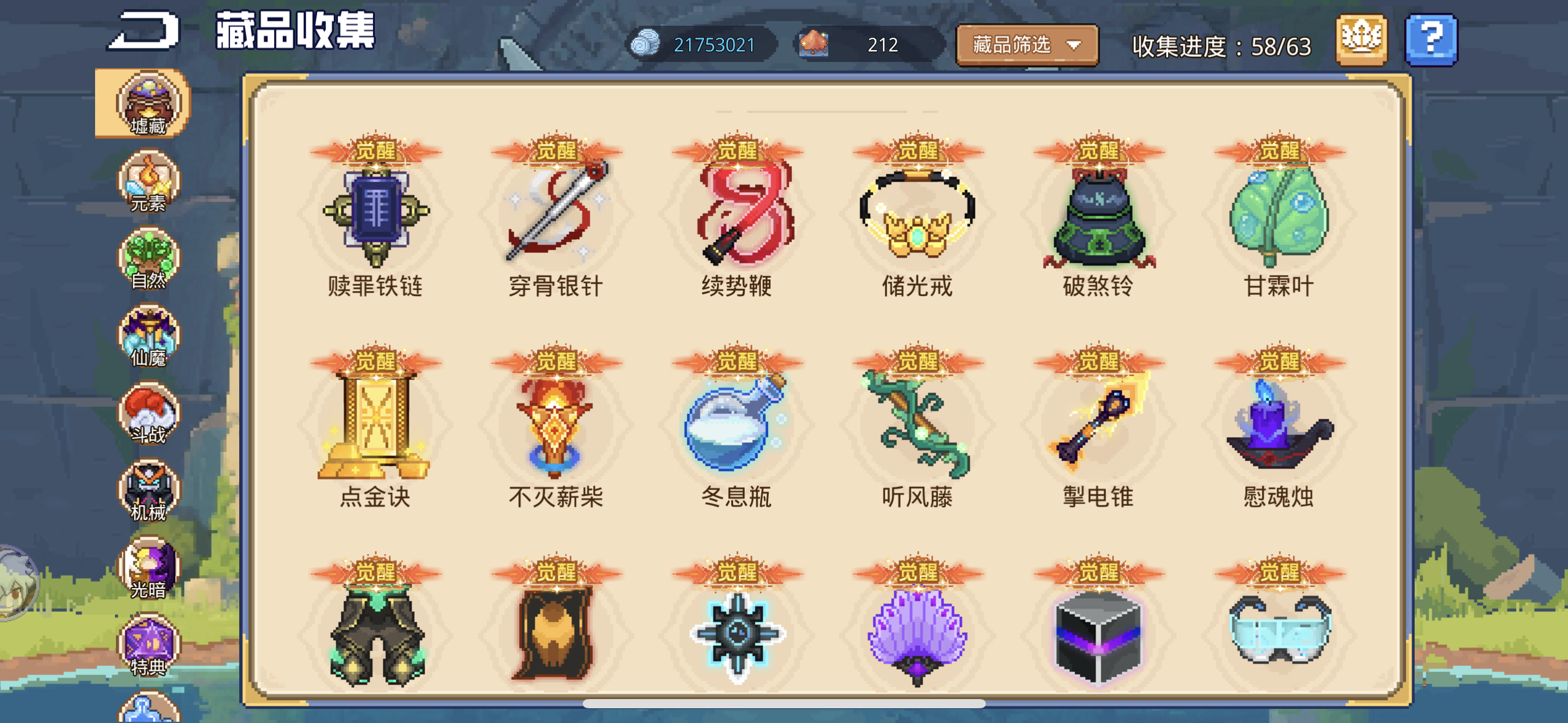Open the 元素 collection category
This screenshot has width=1568, height=723.
(x=145, y=184)
